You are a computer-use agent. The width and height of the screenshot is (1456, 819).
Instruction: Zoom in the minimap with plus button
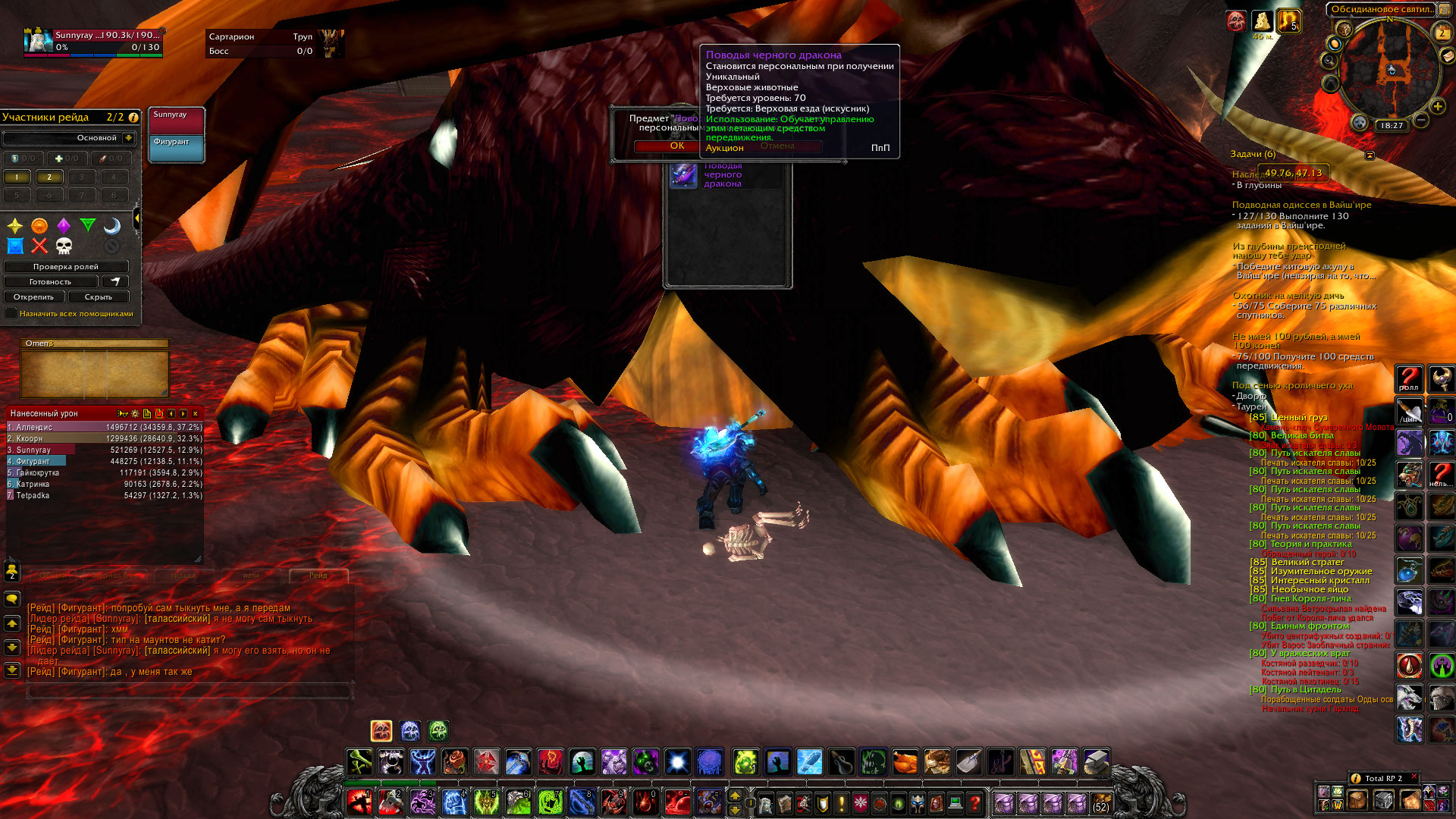point(1437,107)
